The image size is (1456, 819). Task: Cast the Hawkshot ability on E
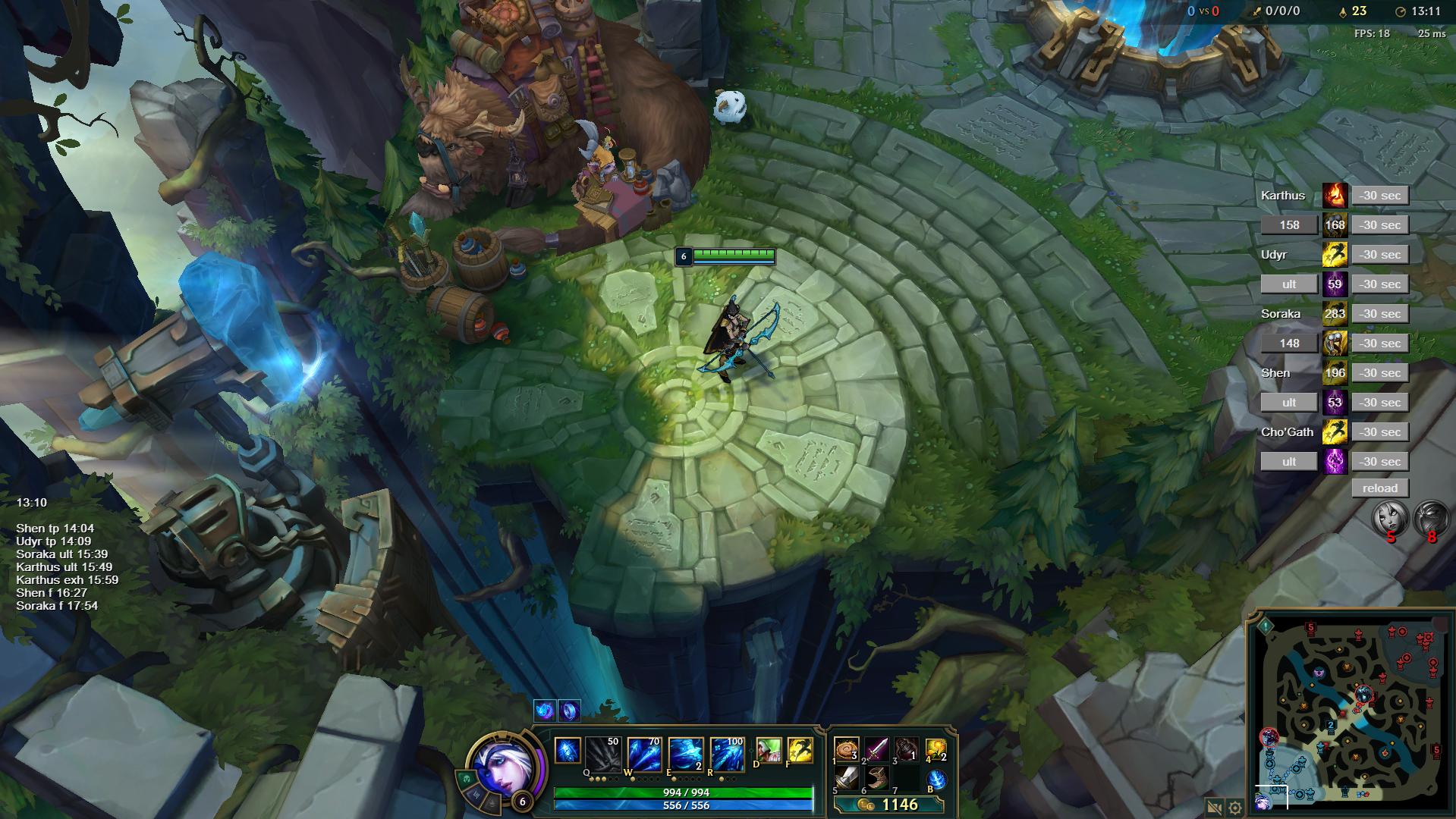click(x=685, y=753)
